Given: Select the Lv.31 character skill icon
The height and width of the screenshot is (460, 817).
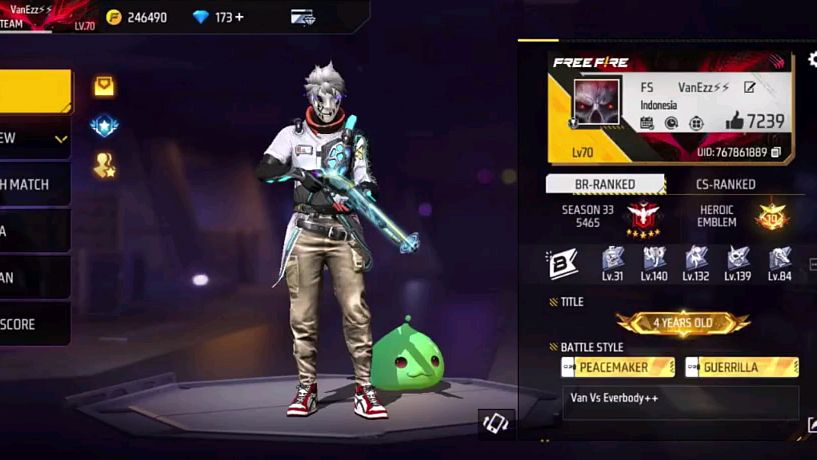Looking at the screenshot, I should point(612,262).
